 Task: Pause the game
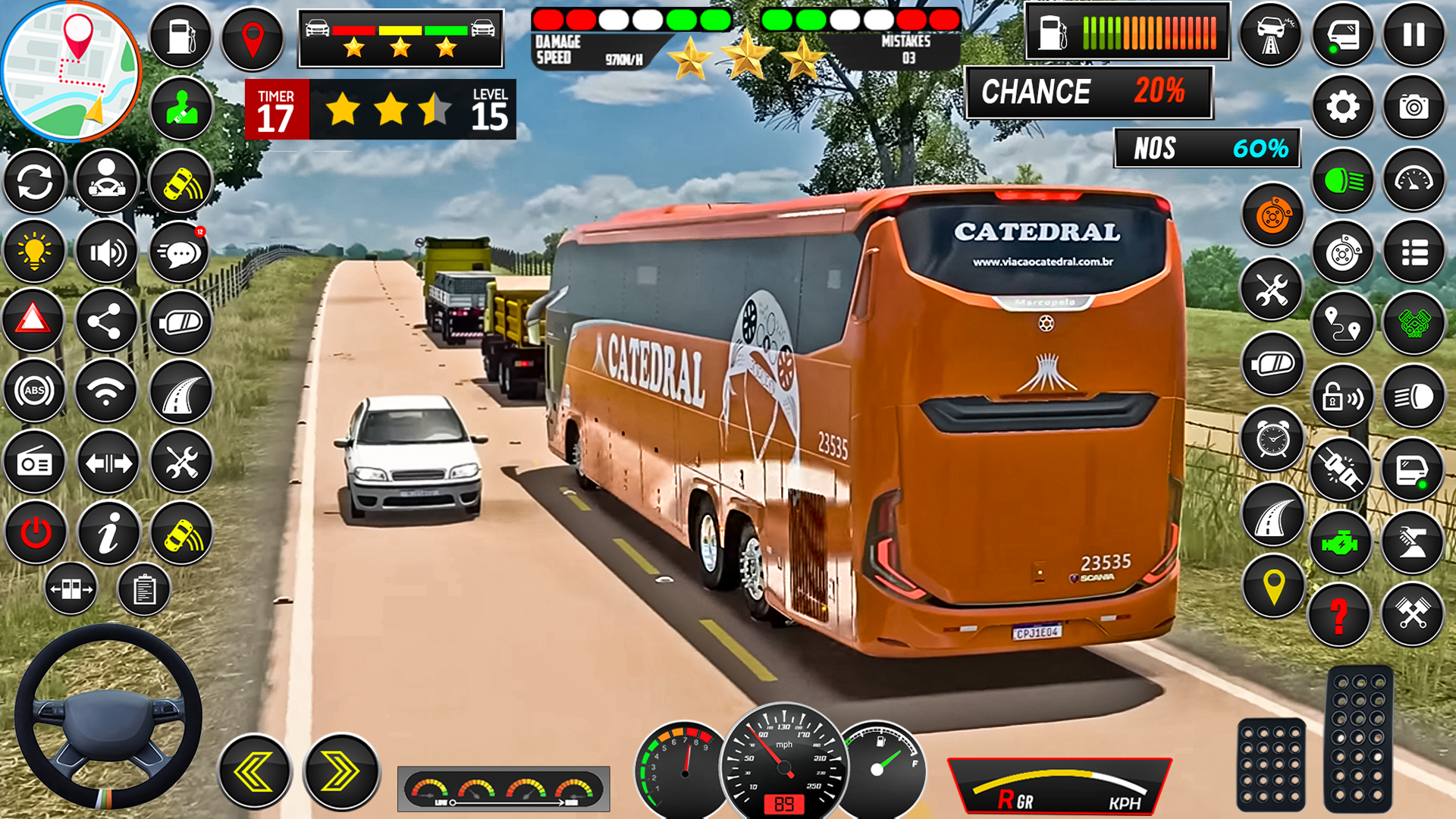[x=1415, y=35]
